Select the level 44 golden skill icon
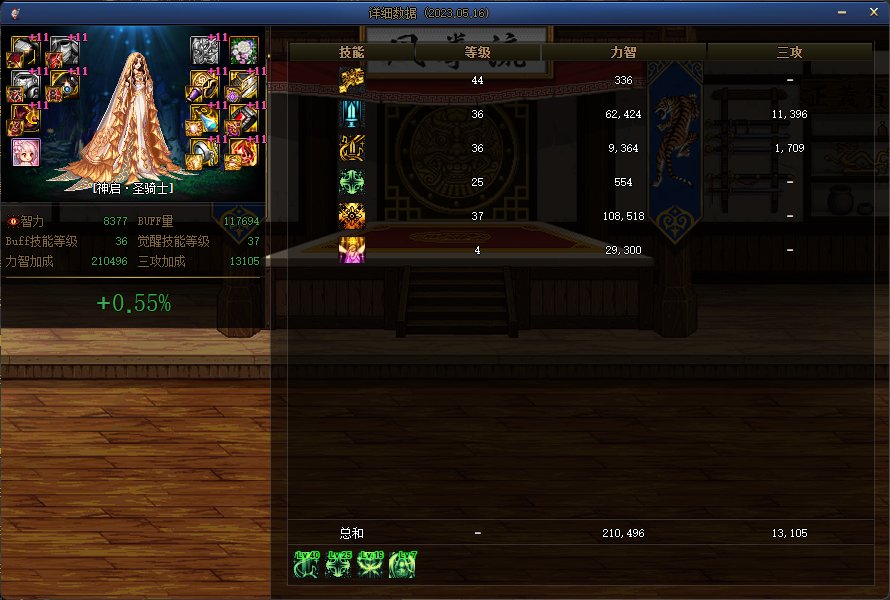890x600 pixels. 351,80
